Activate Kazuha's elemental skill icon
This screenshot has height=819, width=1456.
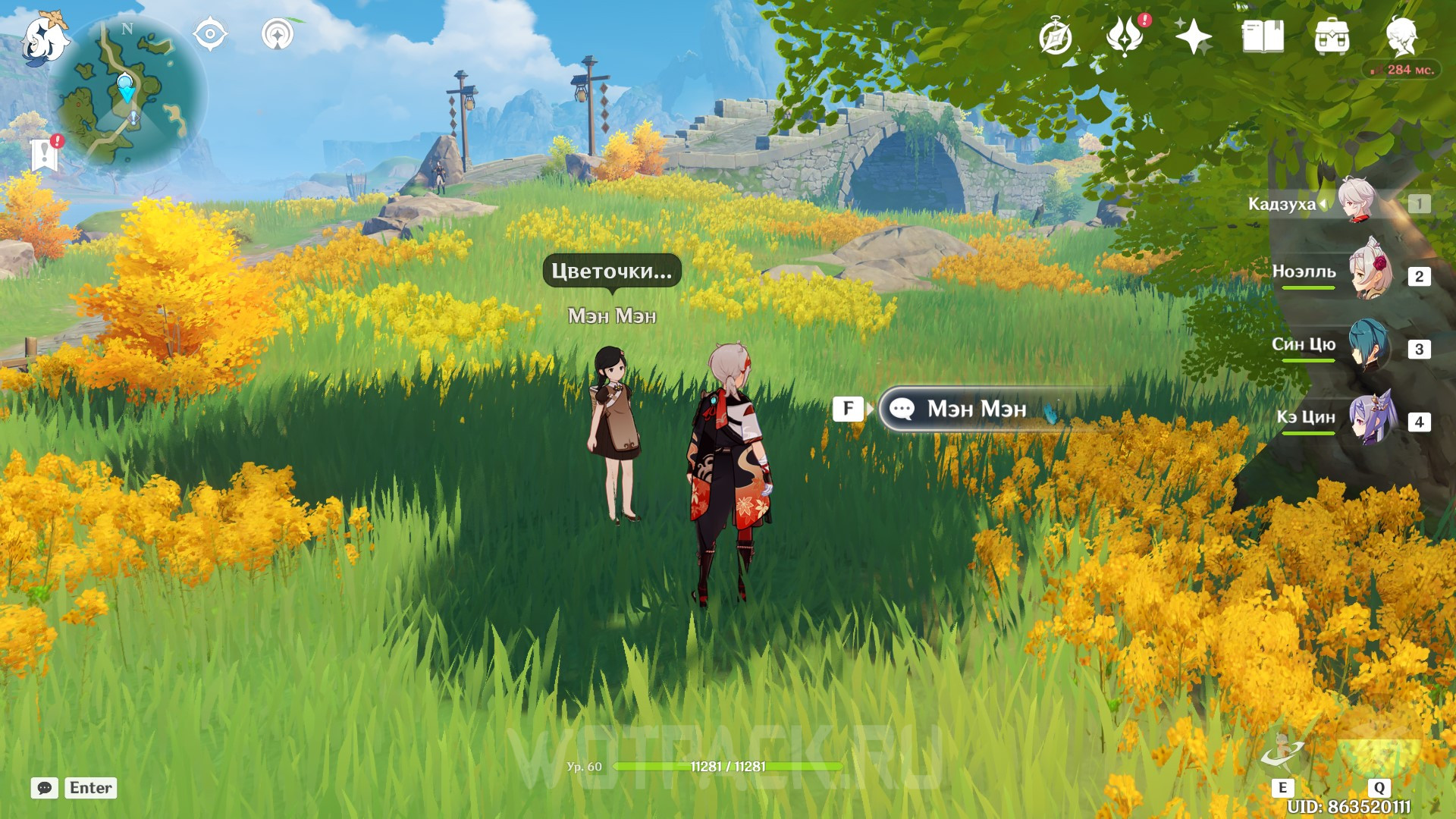[x=1283, y=755]
